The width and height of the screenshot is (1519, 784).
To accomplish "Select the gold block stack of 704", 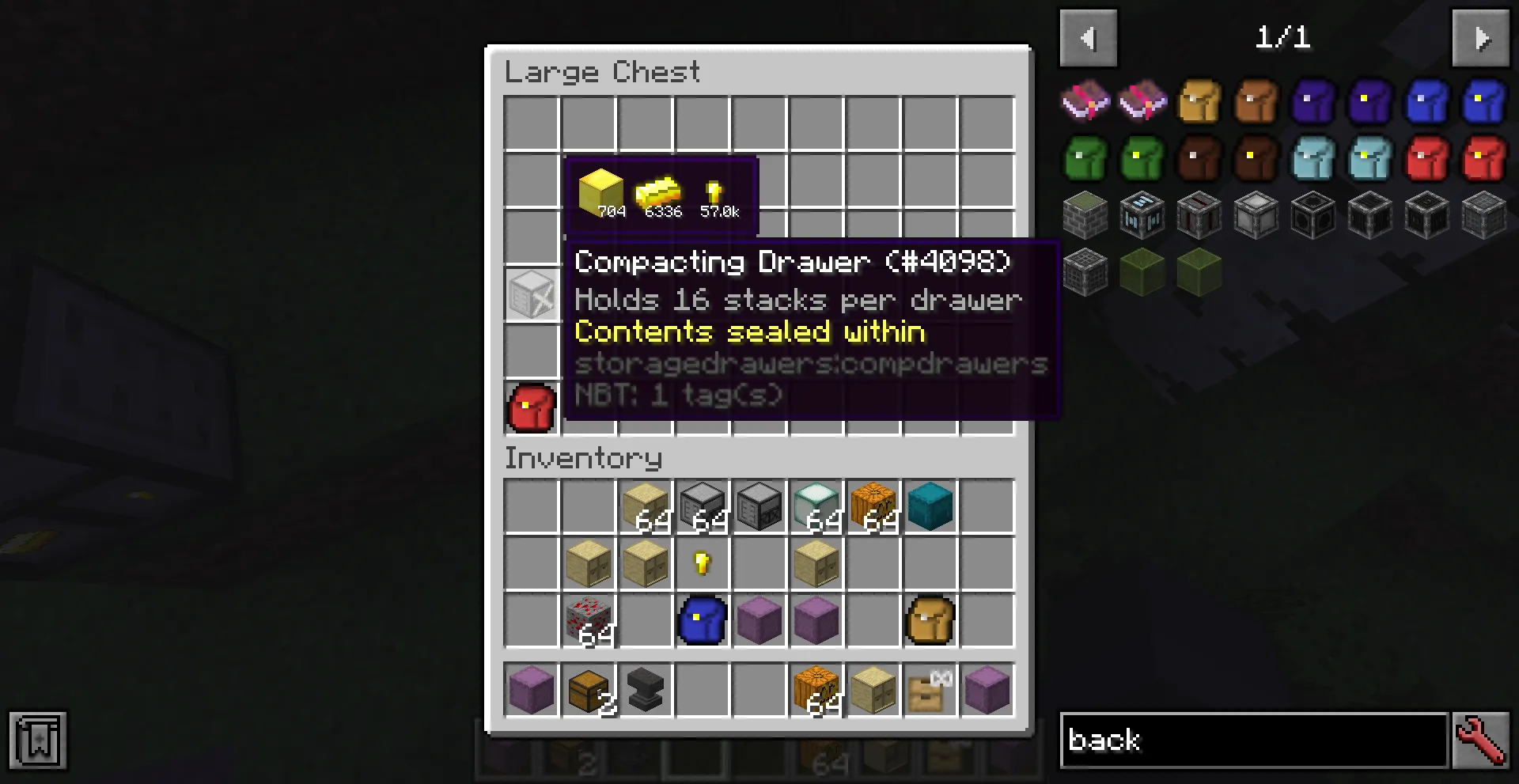I will (x=603, y=190).
